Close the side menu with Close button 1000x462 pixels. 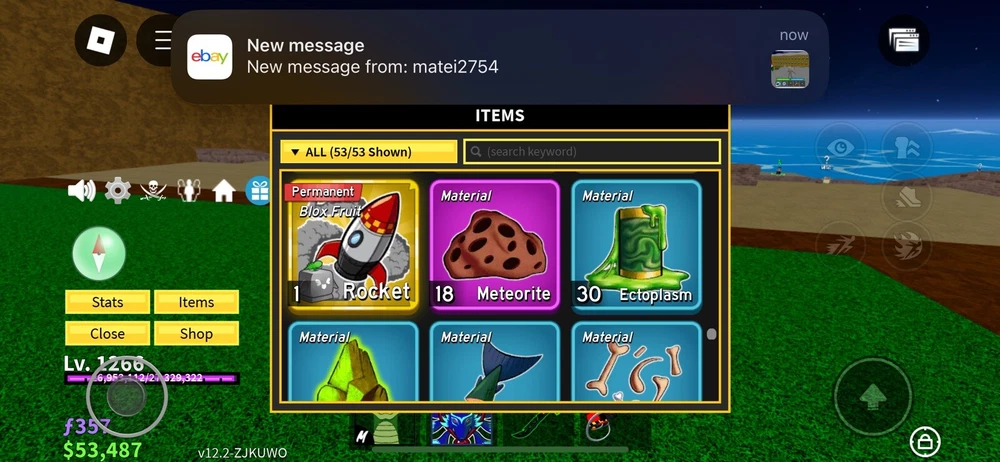click(x=107, y=334)
